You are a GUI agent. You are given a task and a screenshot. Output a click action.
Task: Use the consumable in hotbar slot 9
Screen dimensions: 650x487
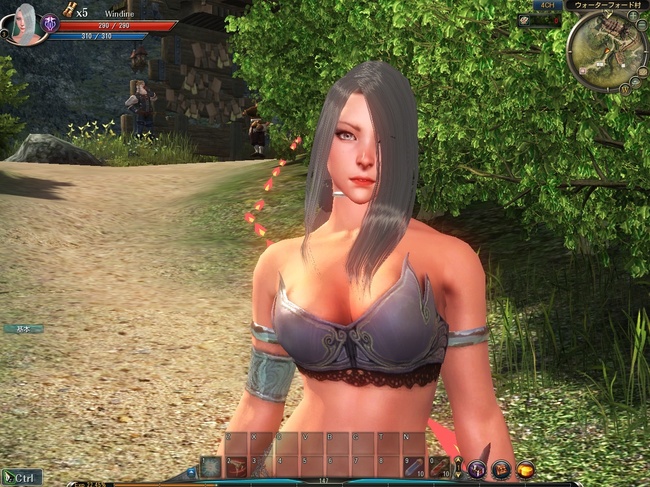click(x=414, y=467)
